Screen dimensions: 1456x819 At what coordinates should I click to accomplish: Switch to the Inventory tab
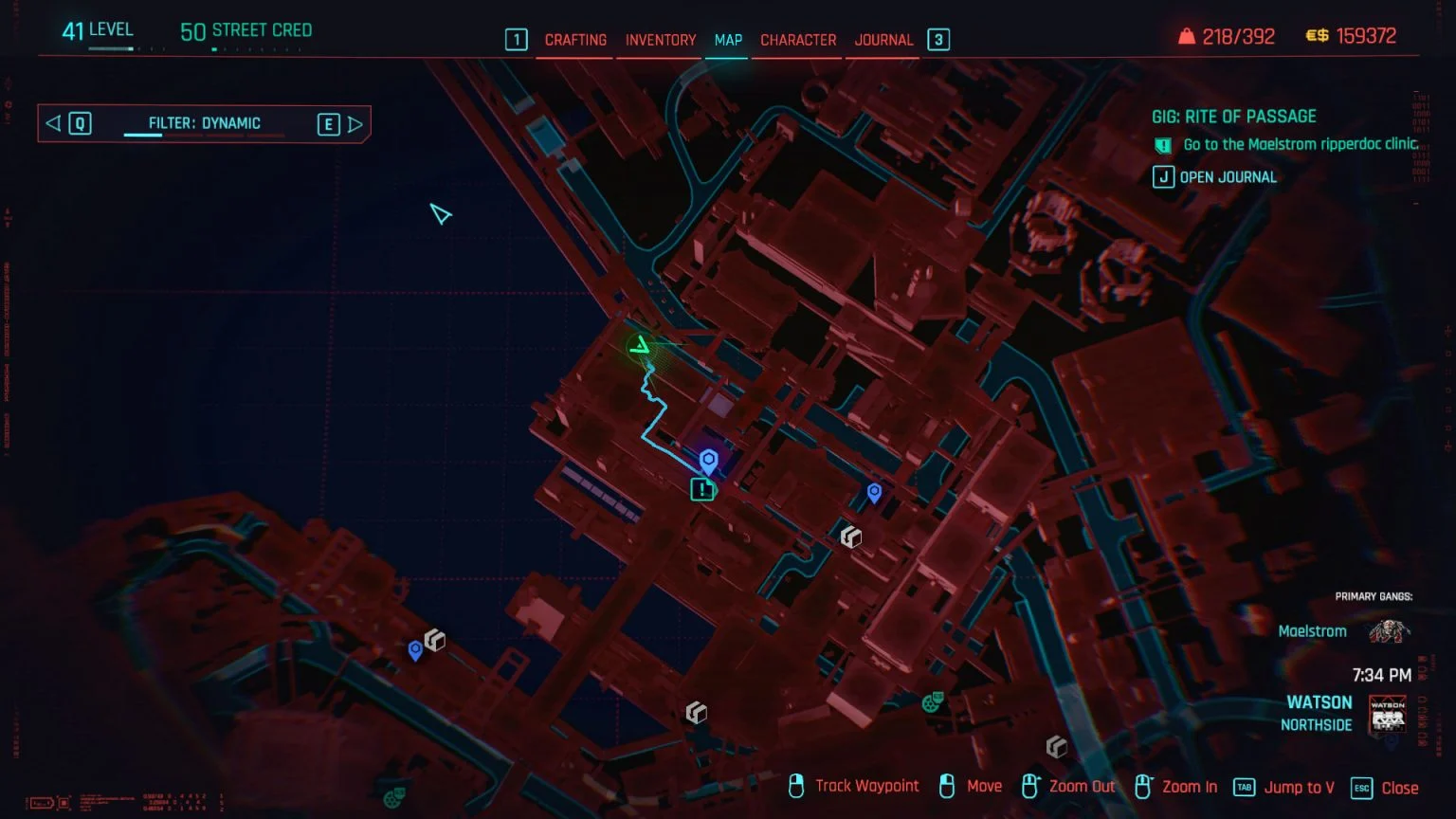[660, 40]
